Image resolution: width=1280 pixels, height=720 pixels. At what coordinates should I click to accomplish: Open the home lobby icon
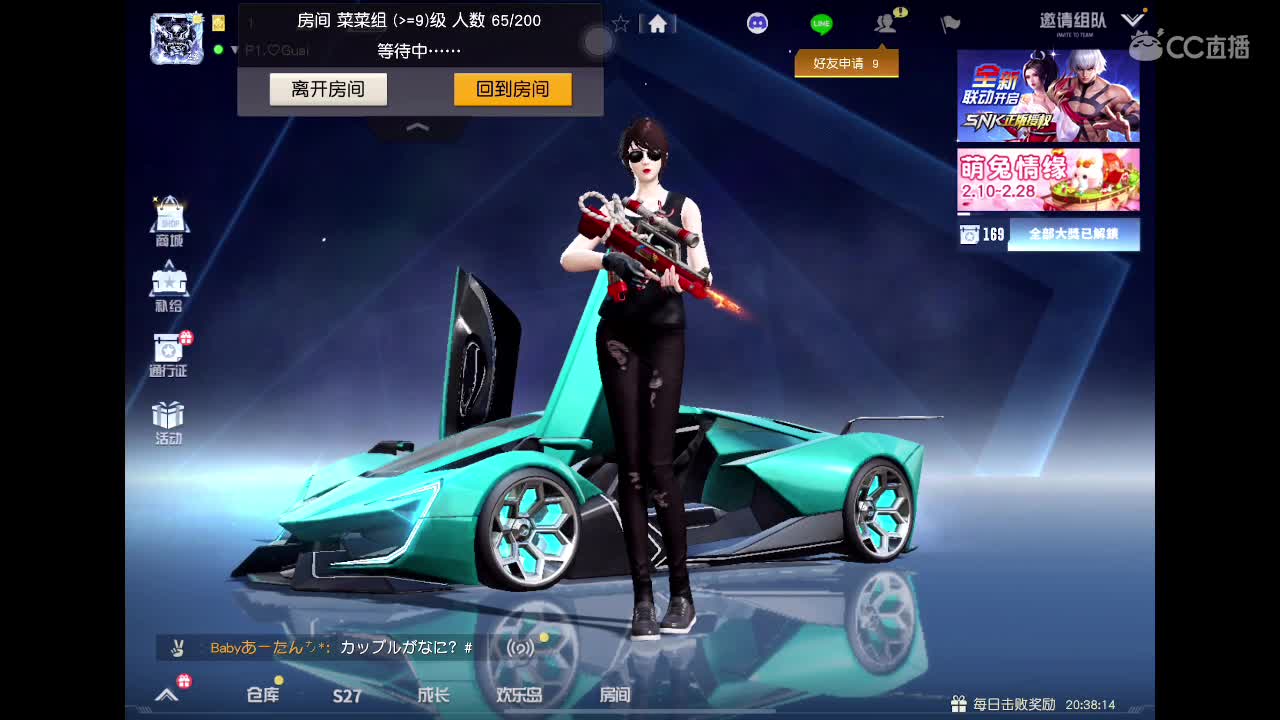(x=658, y=22)
